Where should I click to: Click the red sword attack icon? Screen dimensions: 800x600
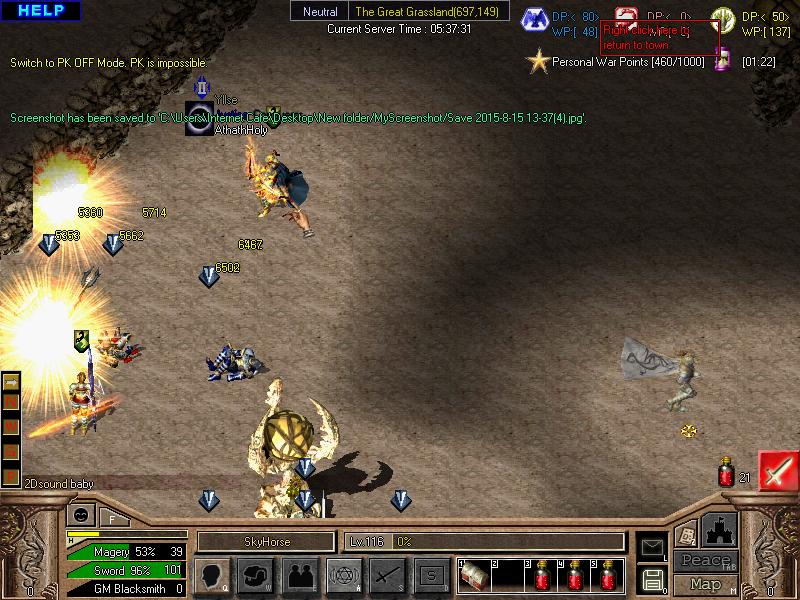click(x=777, y=470)
